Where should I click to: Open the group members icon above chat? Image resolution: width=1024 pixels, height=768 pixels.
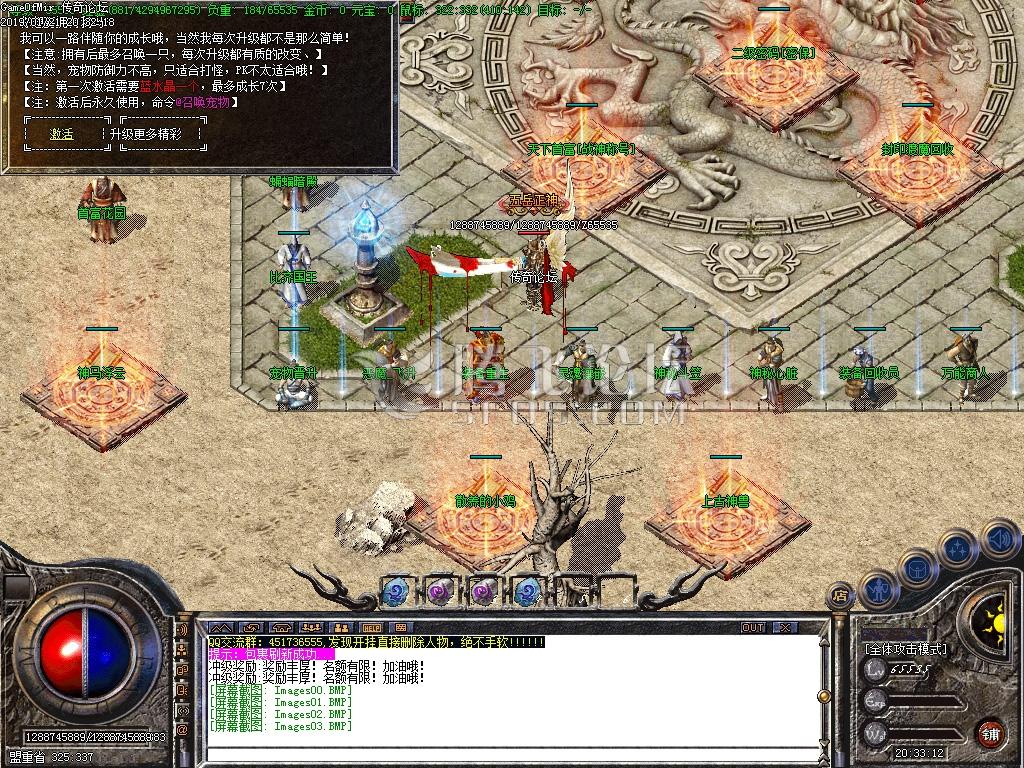(x=312, y=628)
